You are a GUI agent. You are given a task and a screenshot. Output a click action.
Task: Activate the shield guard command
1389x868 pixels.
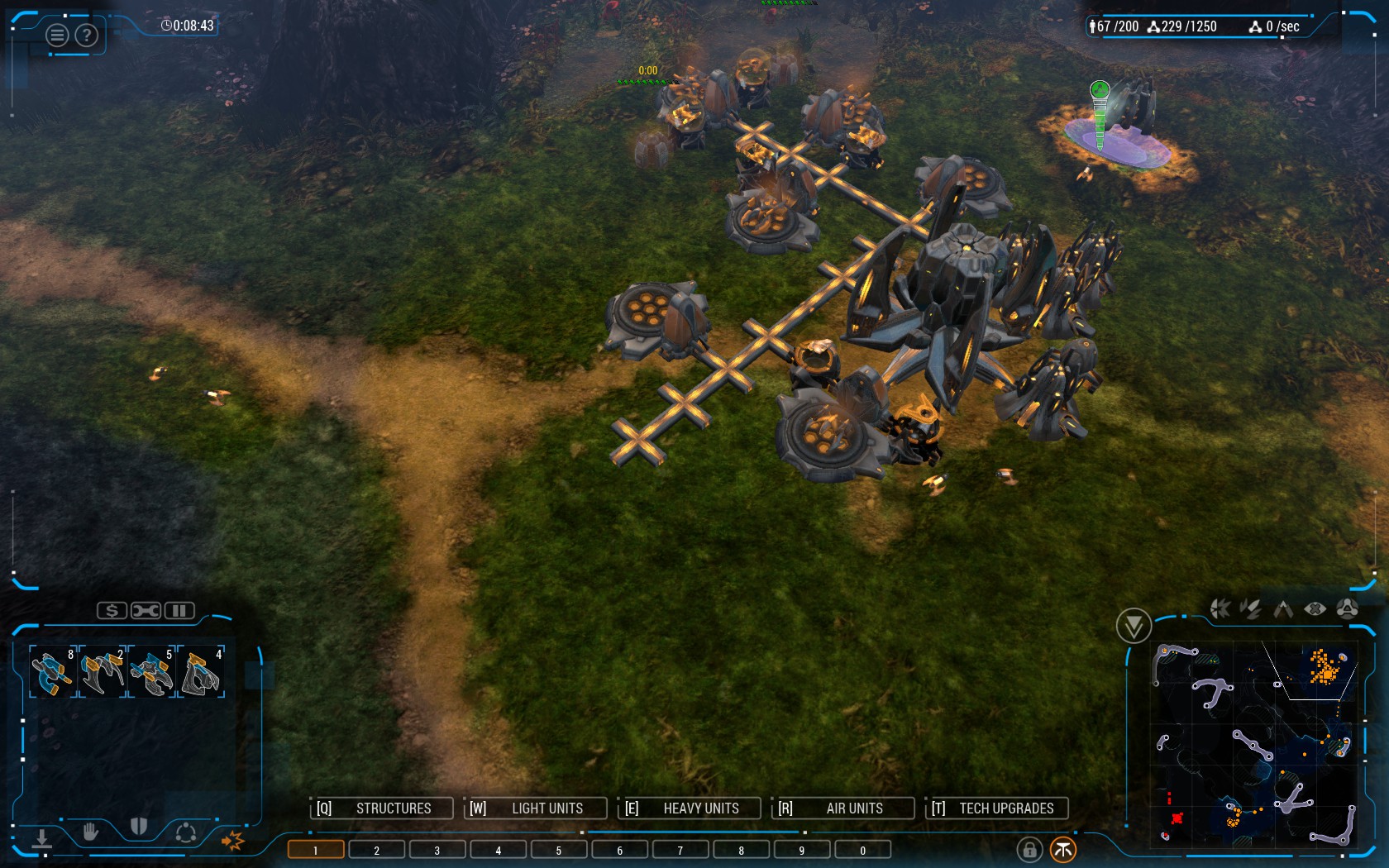[139, 827]
